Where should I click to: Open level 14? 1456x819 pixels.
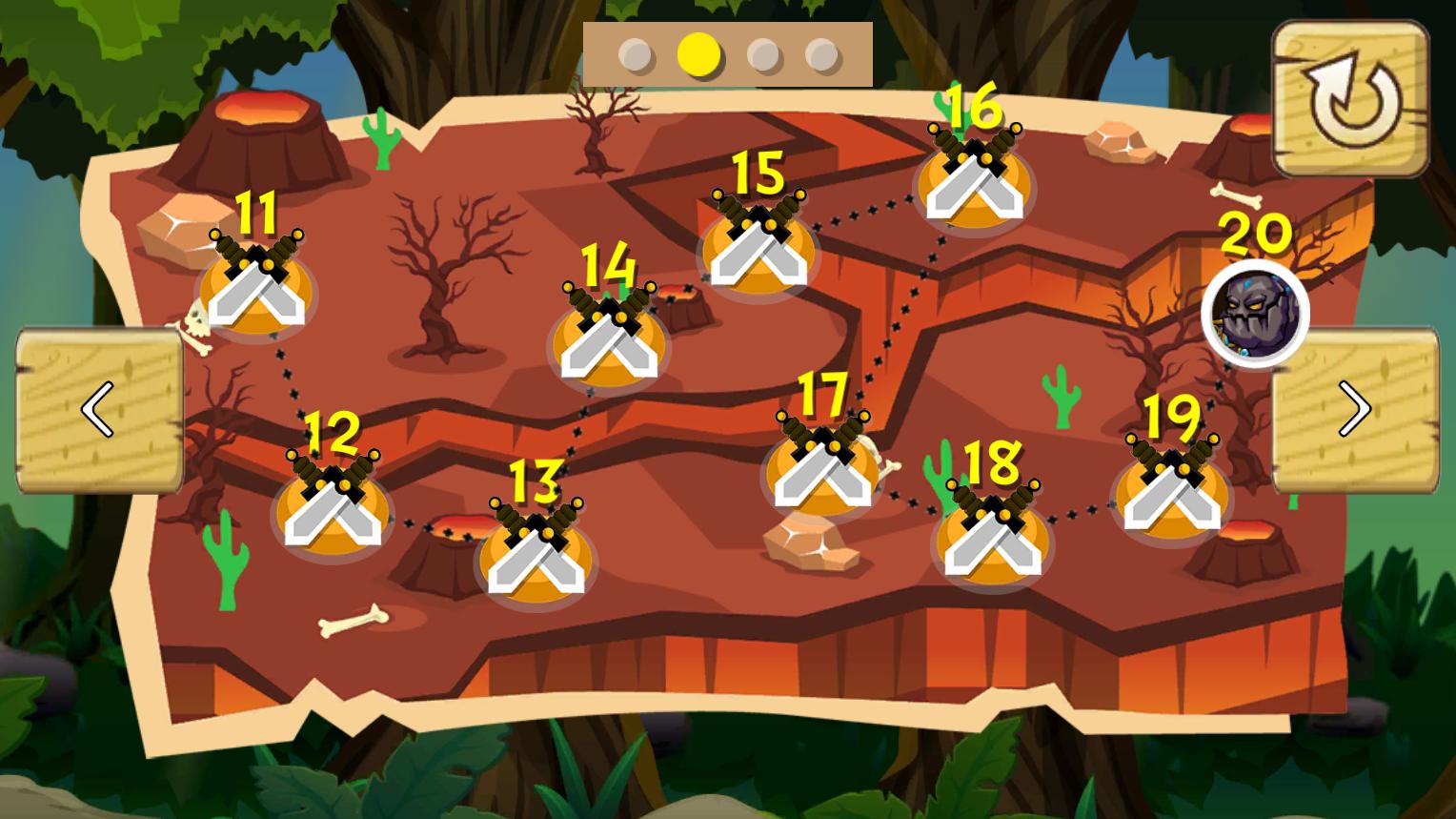click(x=609, y=341)
